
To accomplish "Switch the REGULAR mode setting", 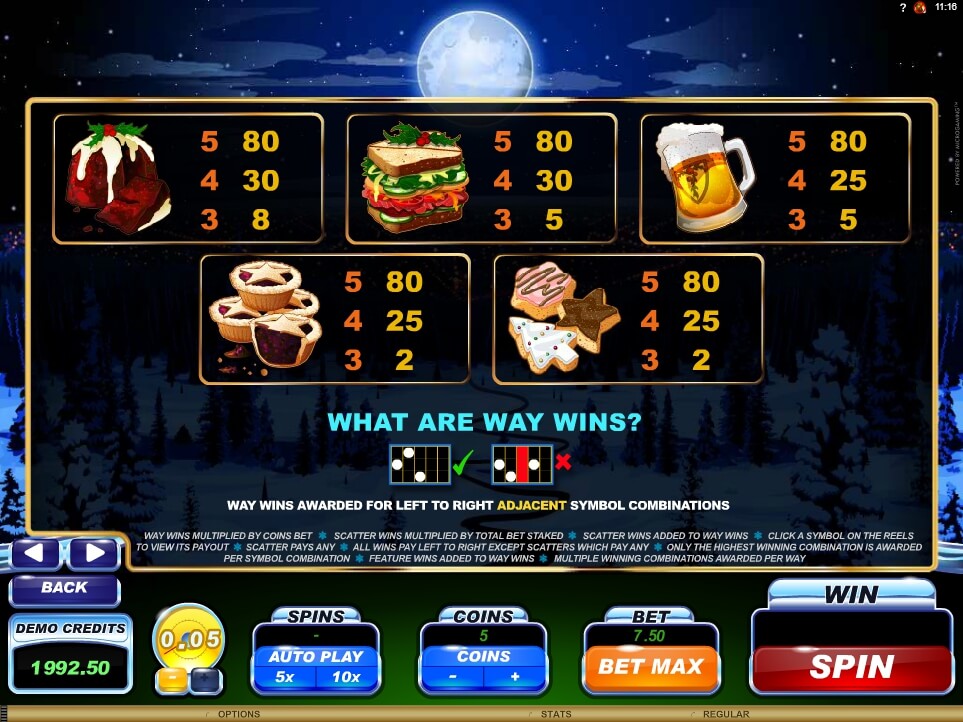I will pyautogui.click(x=725, y=714).
